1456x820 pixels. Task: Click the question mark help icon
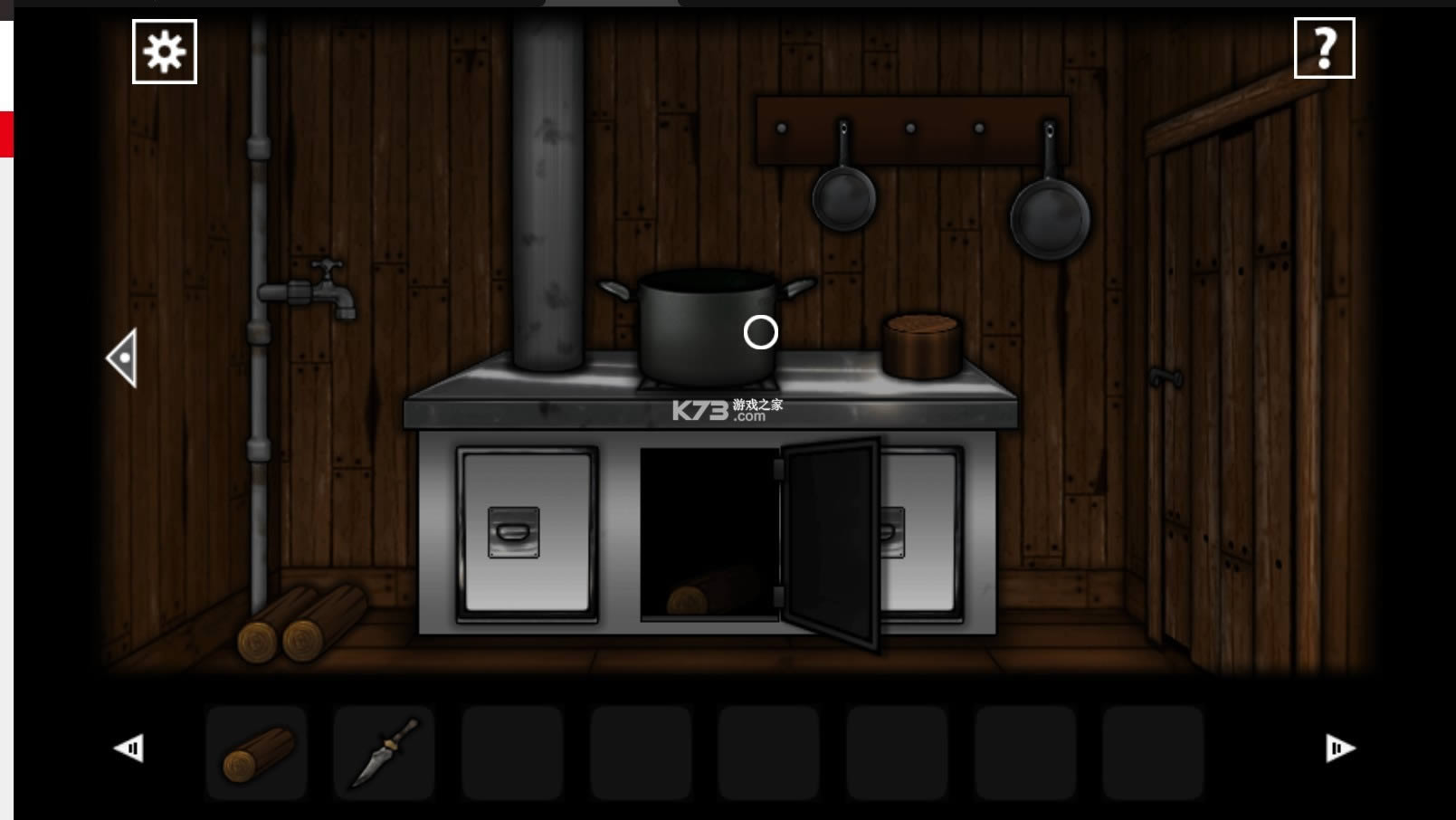click(1324, 50)
